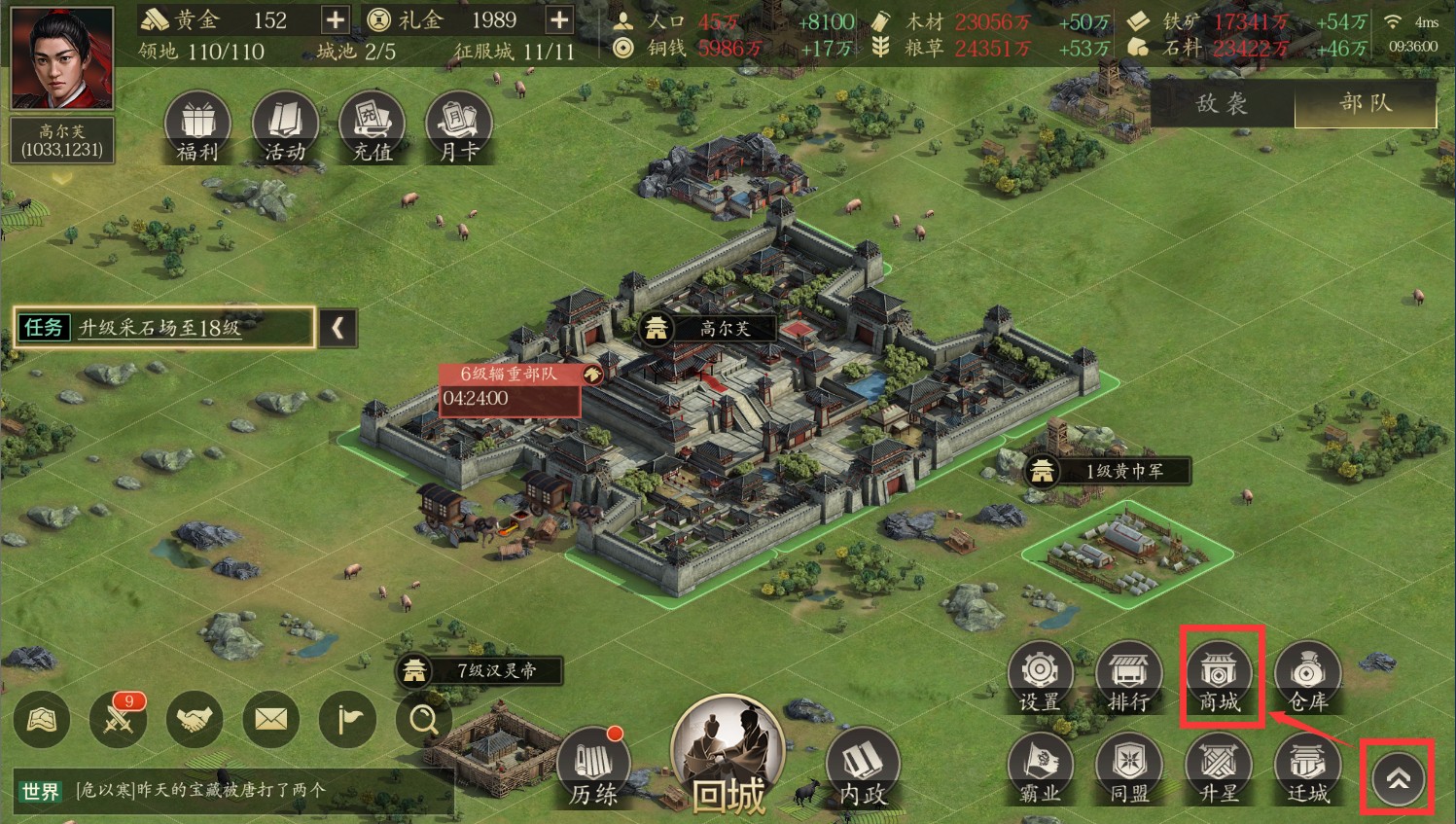
Task: Collapse the 任务 quest tracker arrow
Action: point(337,328)
